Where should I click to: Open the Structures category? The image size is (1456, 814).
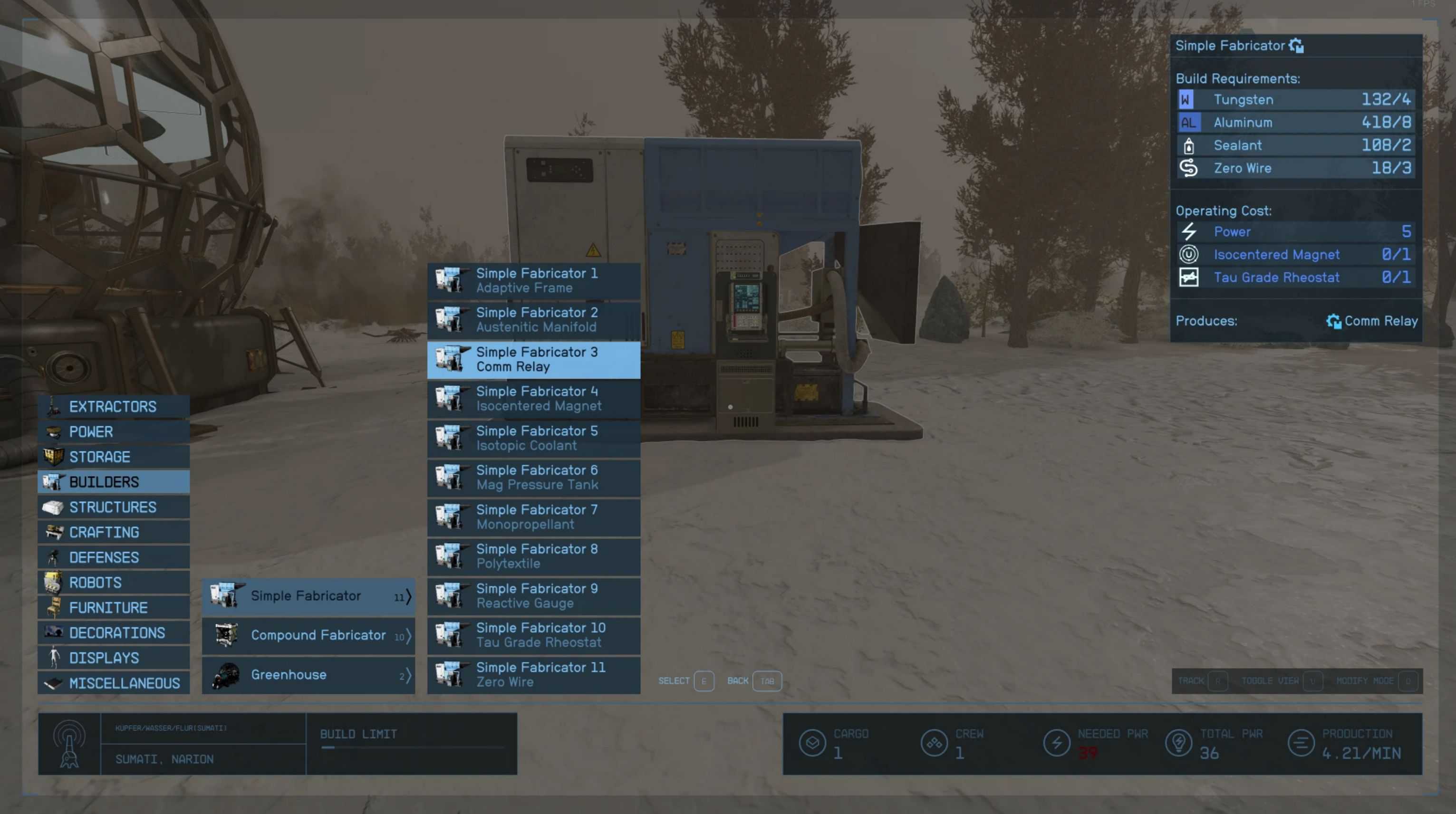113,508
